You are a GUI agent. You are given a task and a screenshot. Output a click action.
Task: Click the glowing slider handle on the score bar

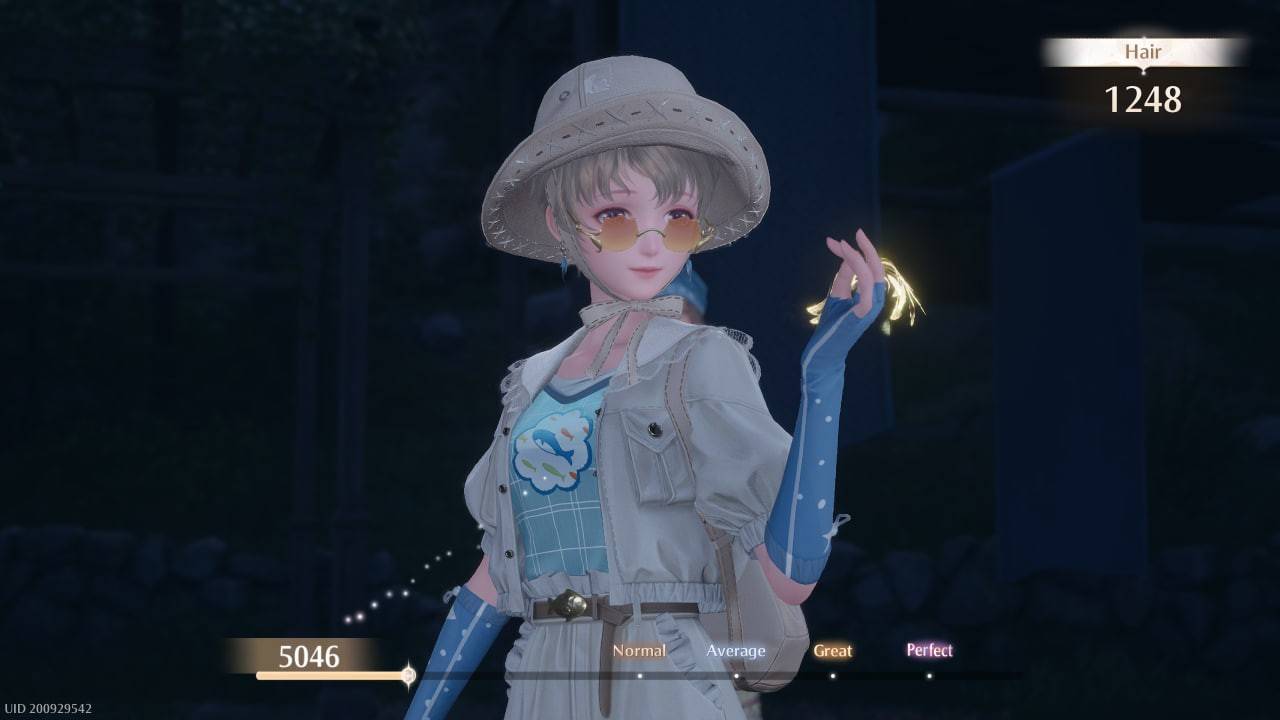408,675
